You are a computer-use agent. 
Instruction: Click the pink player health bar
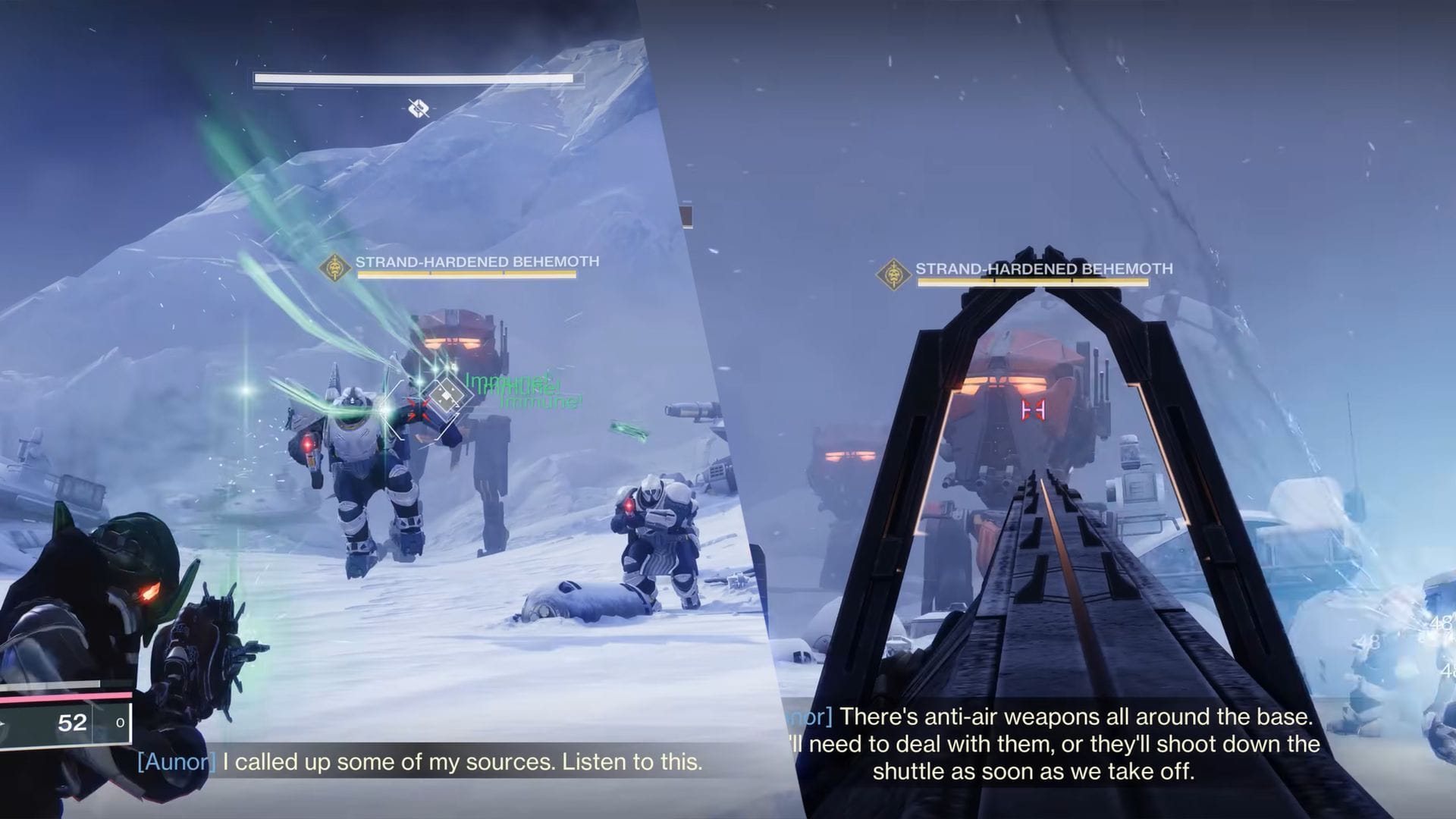64,695
